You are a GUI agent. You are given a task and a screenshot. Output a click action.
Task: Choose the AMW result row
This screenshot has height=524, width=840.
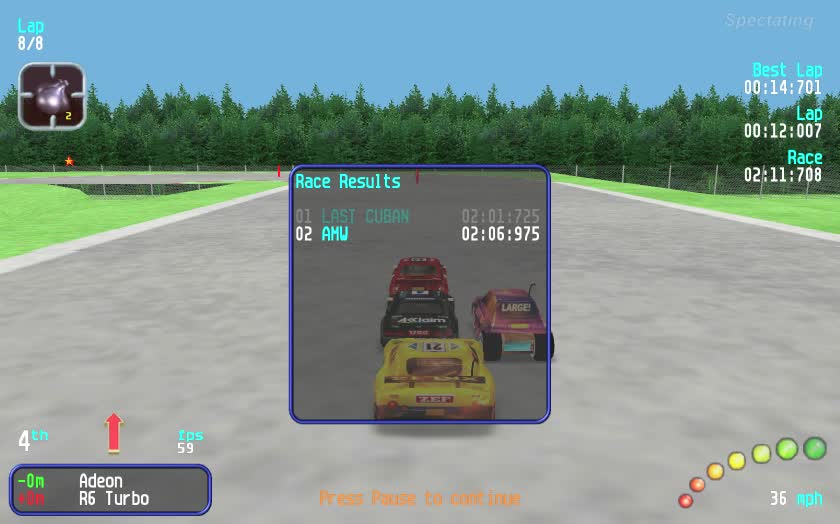[x=417, y=234]
